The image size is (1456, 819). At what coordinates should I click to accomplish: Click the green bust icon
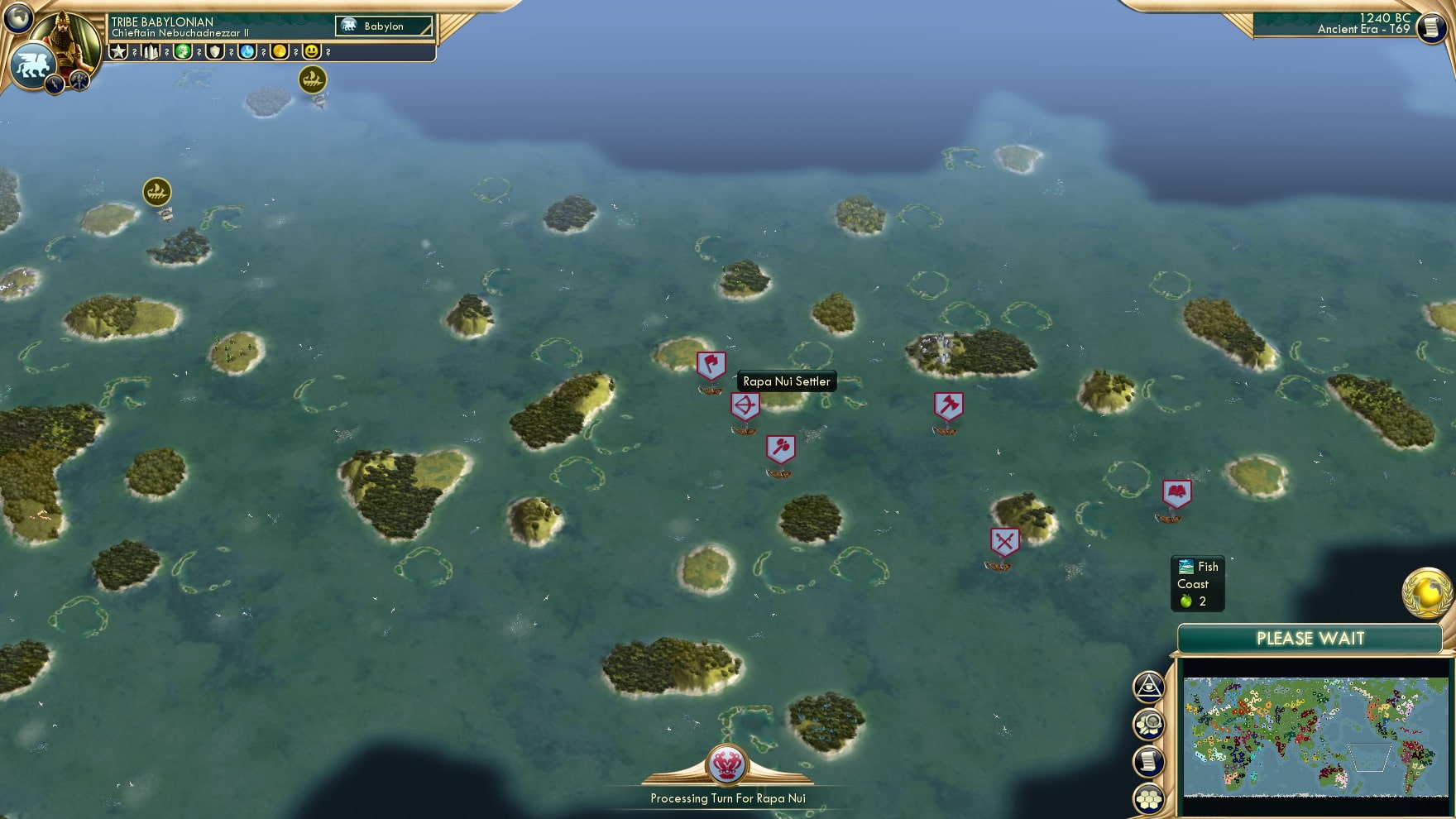click(x=183, y=51)
